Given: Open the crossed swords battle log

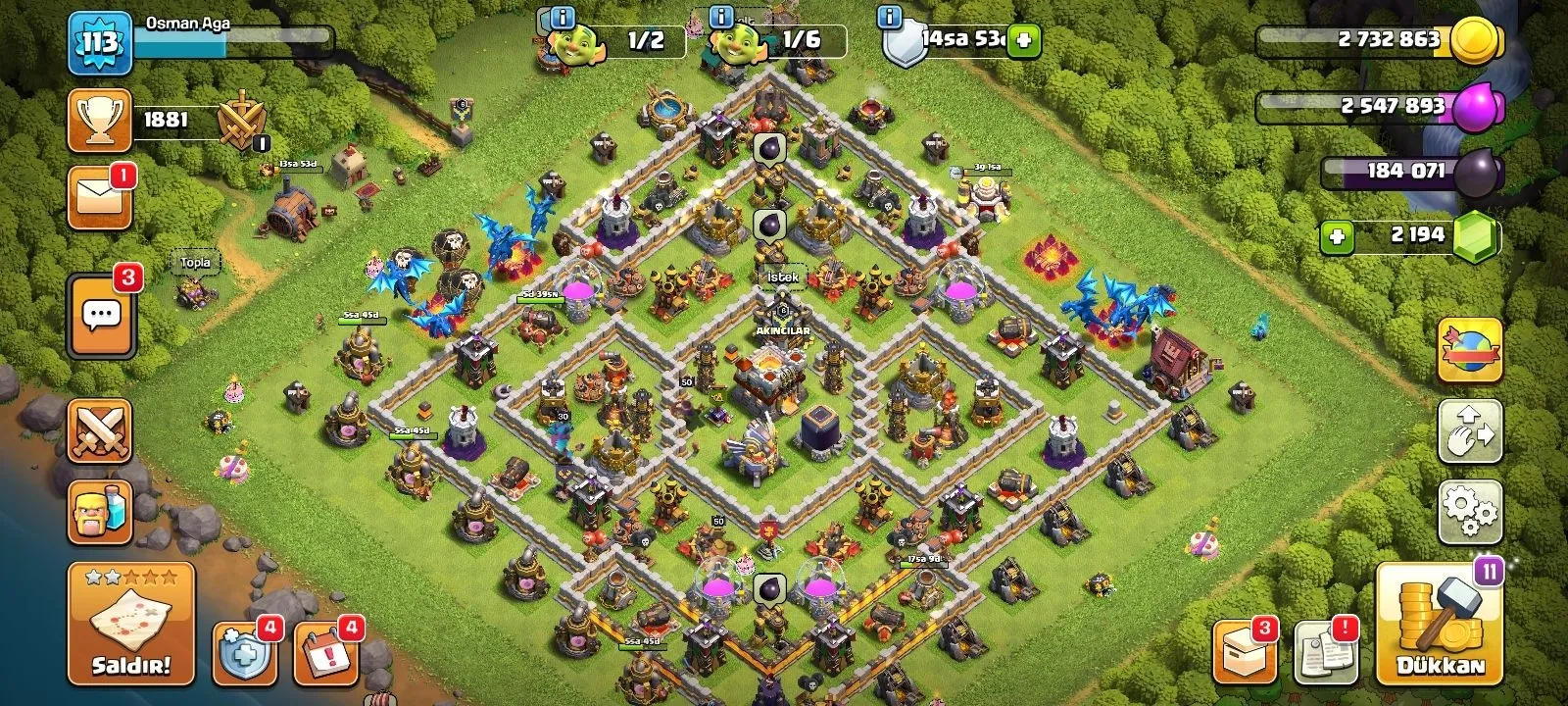Looking at the screenshot, I should (x=100, y=431).
